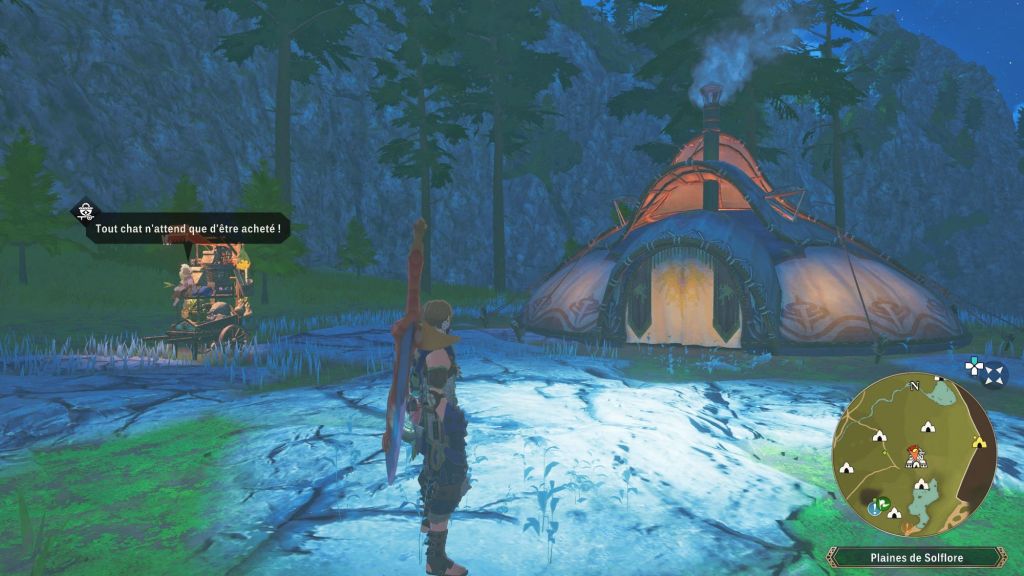Select the merchant's skull-and-crossbones speech icon

point(87,211)
